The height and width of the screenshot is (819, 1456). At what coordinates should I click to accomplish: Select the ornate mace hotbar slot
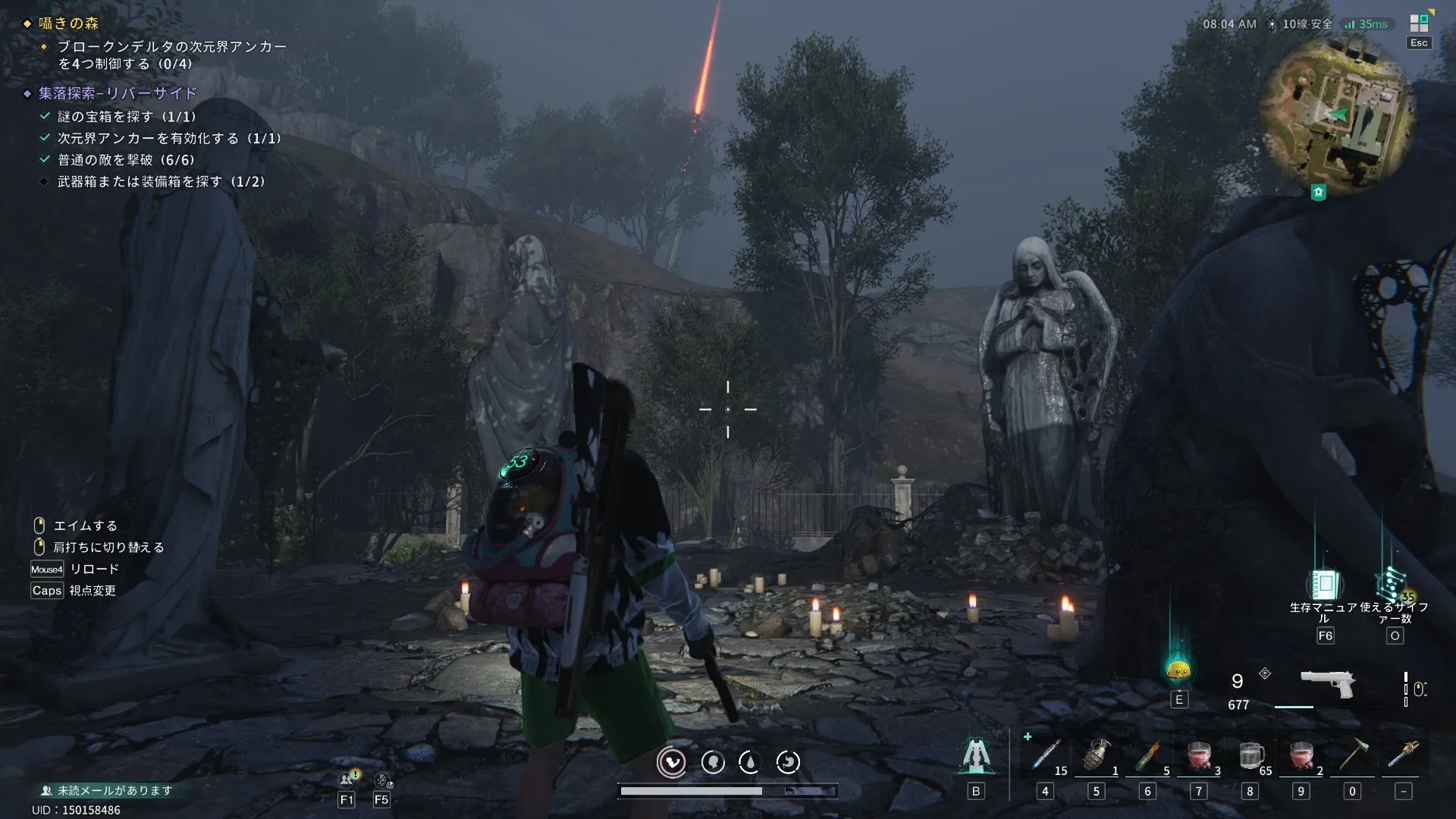(1403, 755)
